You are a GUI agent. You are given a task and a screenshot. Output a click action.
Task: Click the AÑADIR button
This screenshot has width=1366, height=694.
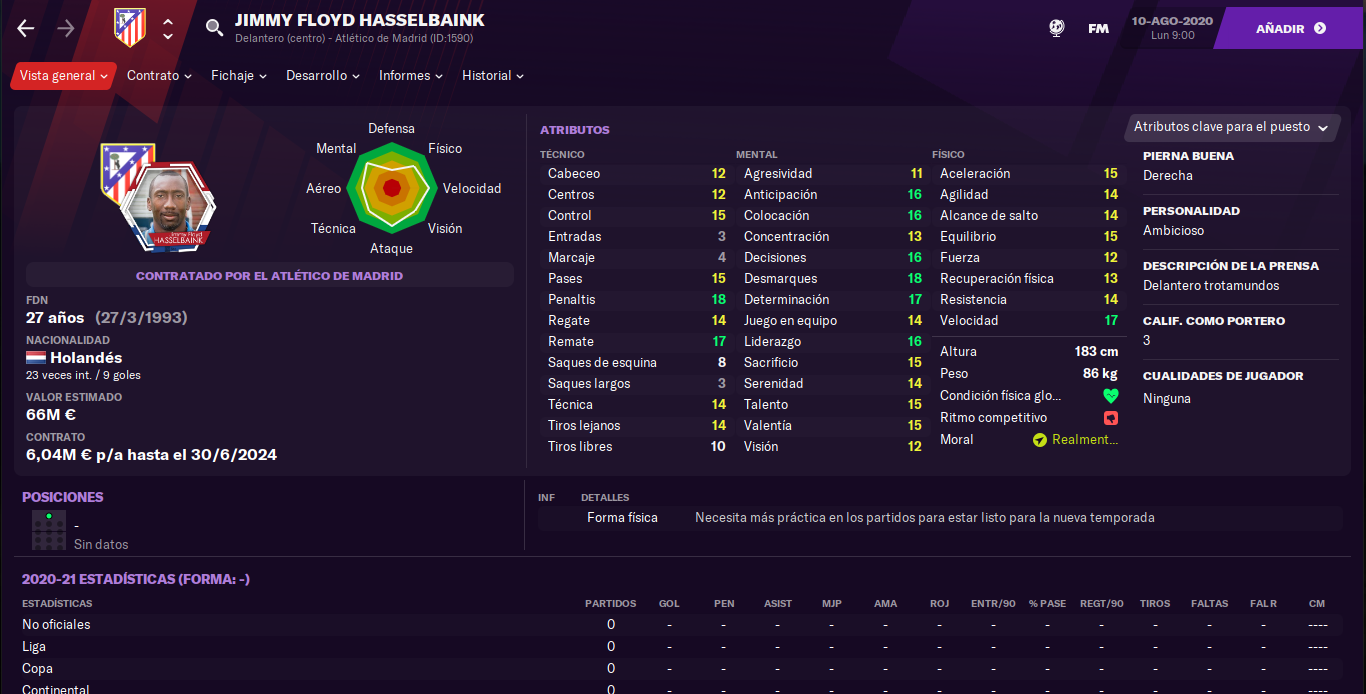point(1290,28)
